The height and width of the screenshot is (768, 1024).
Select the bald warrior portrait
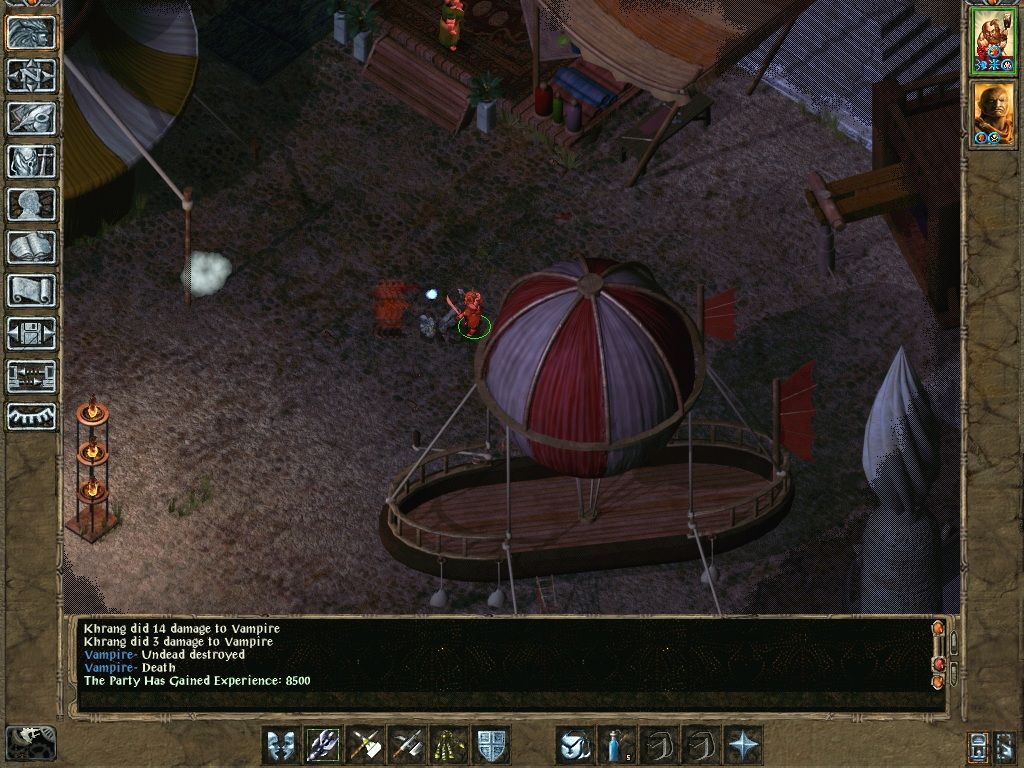click(993, 114)
